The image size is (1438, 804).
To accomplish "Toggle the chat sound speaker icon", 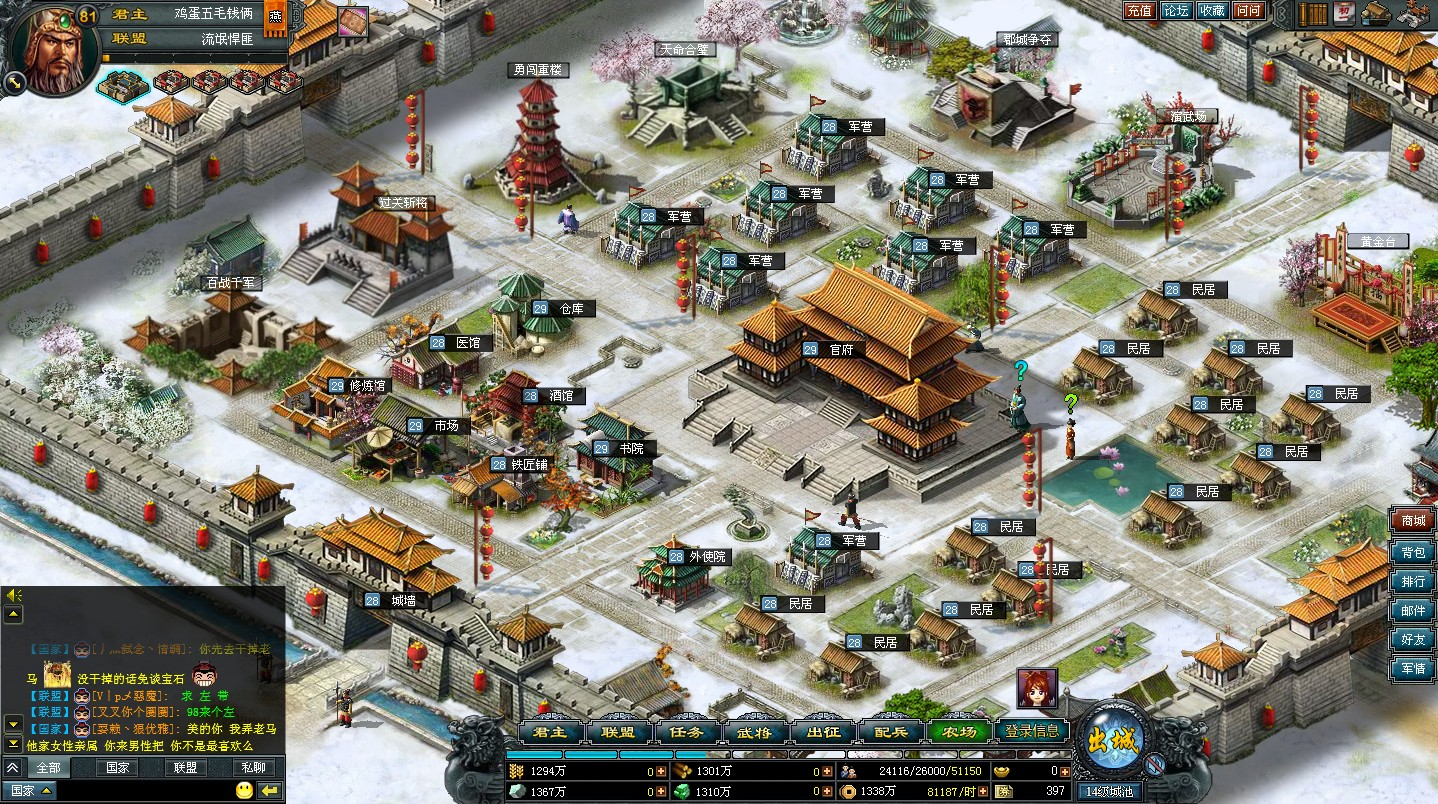I will [x=14, y=595].
